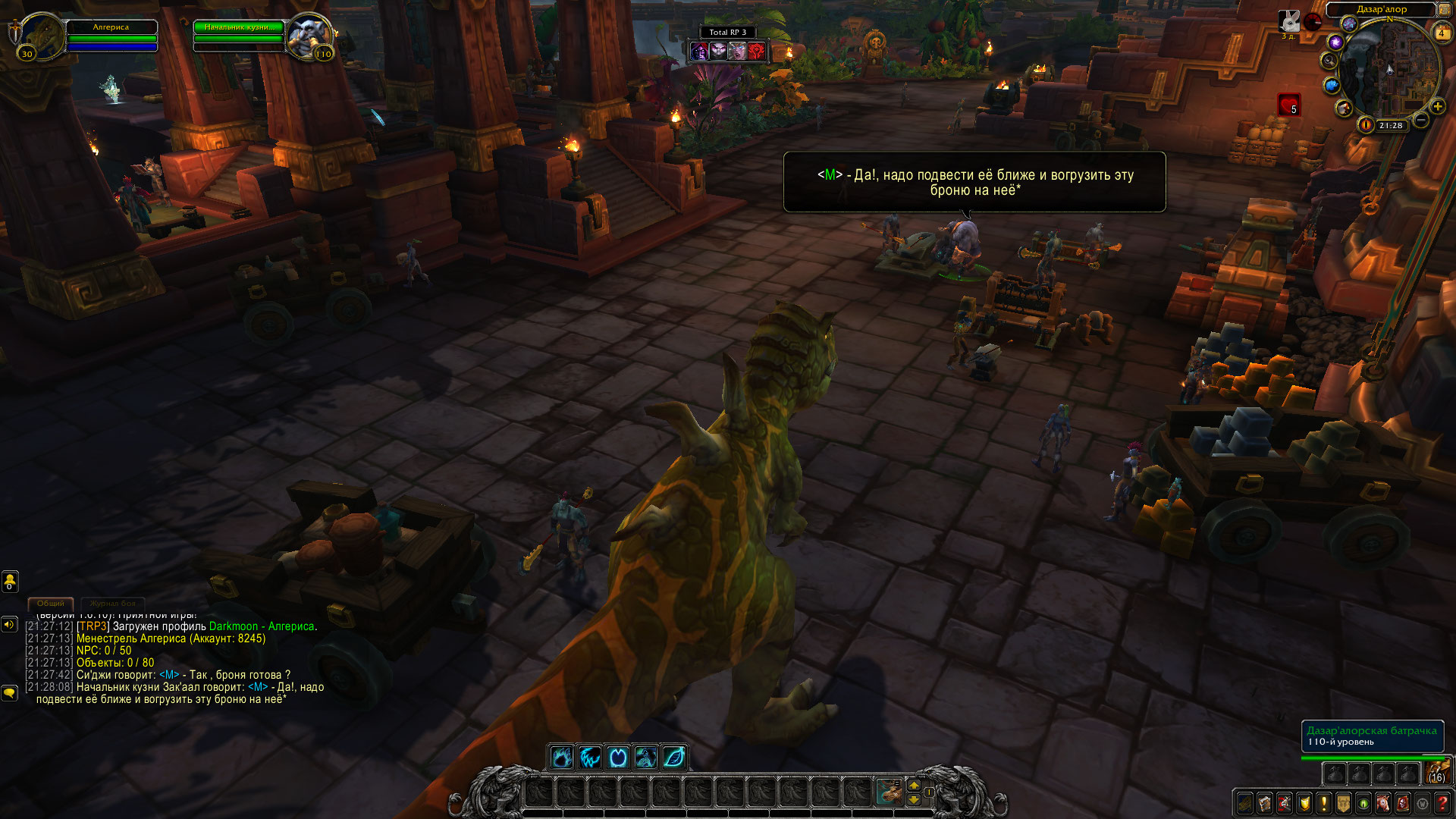Zoom out the minimap with minus button
1456x819 pixels.
point(1422,120)
